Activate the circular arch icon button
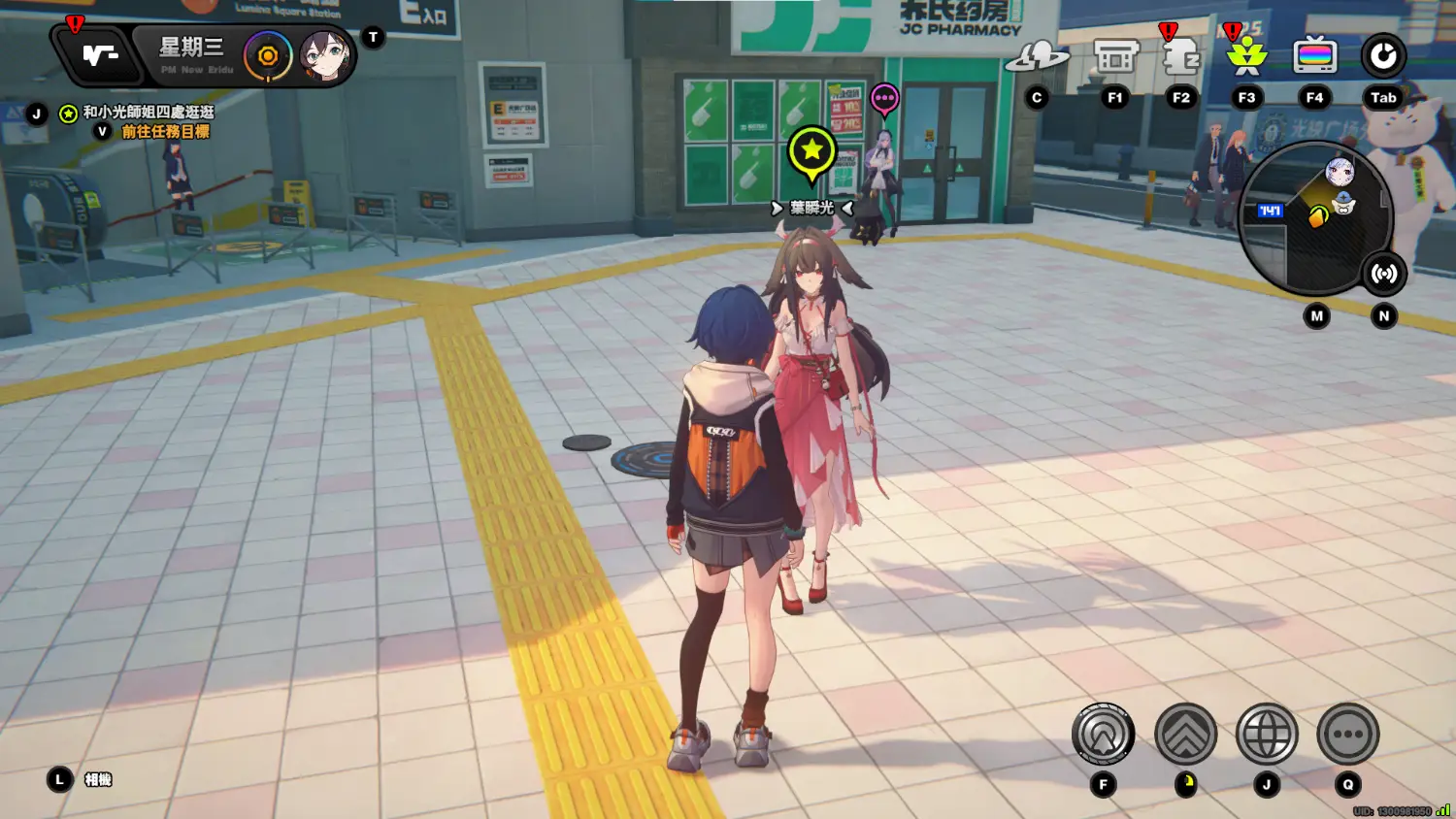This screenshot has height=819, width=1456. (x=1103, y=735)
